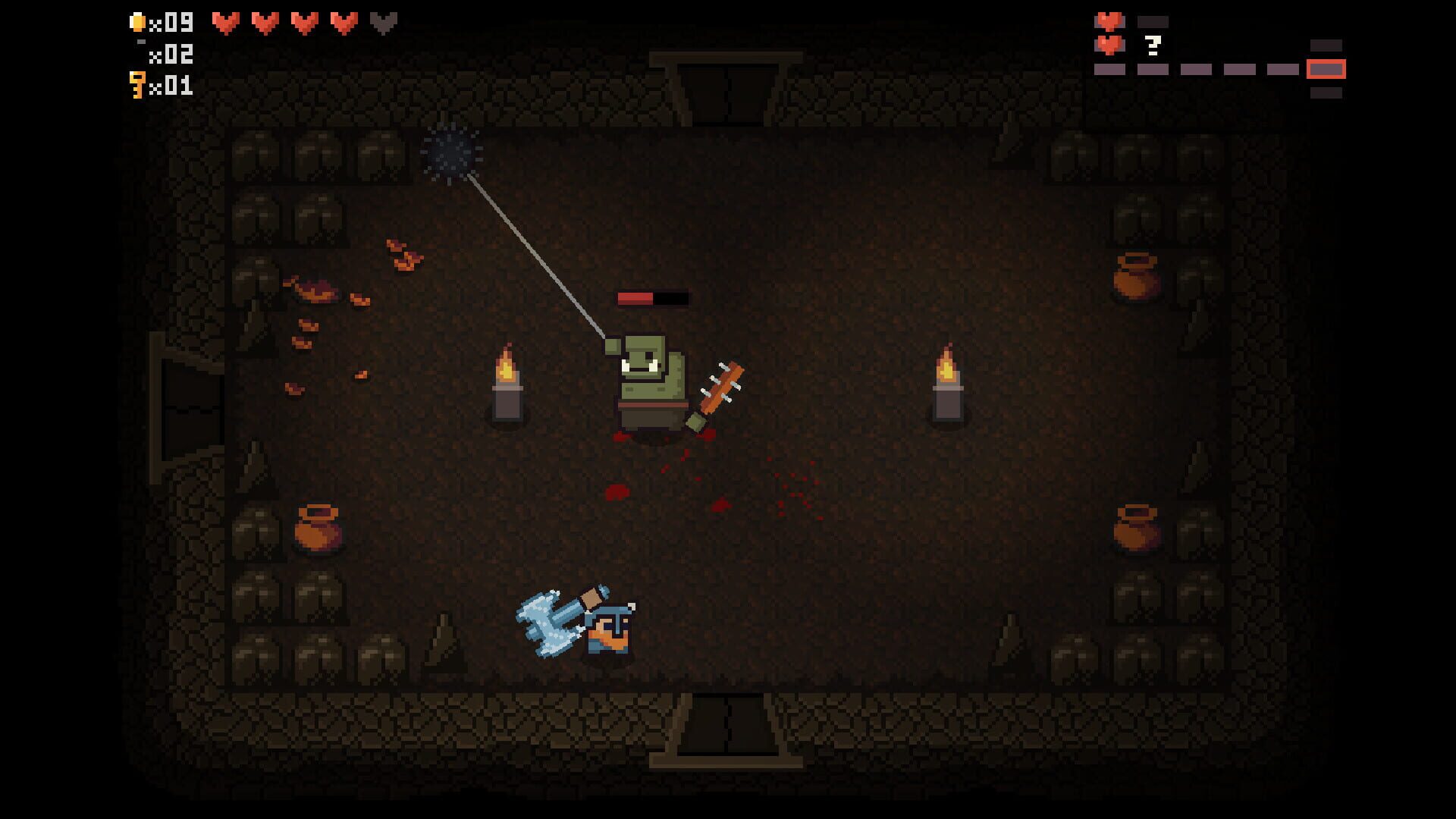This screenshot has height=819, width=1456.
Task: Click the key icon next to x01
Action: [138, 85]
